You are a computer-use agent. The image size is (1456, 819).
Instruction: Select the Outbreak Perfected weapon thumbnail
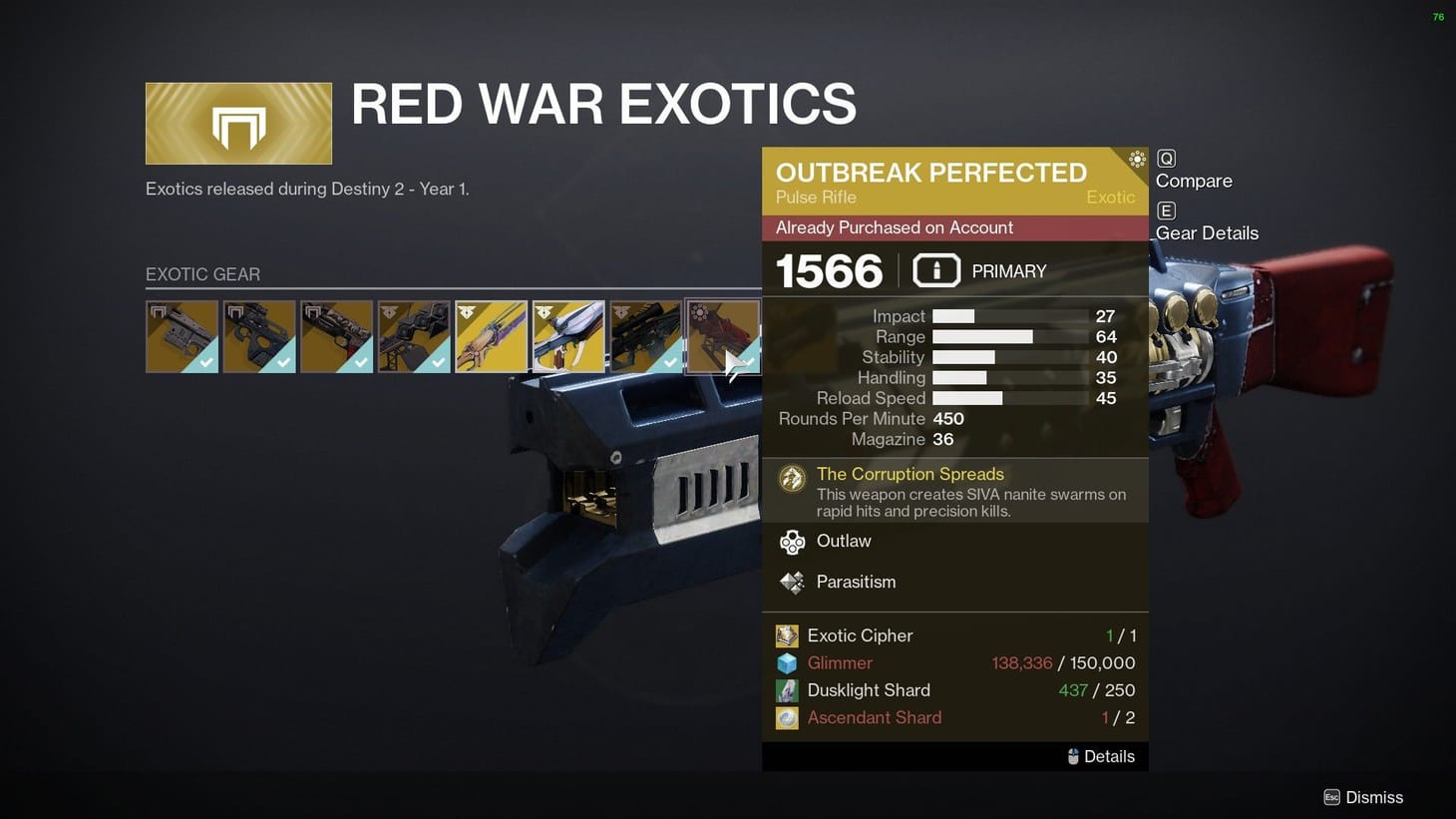click(x=723, y=336)
